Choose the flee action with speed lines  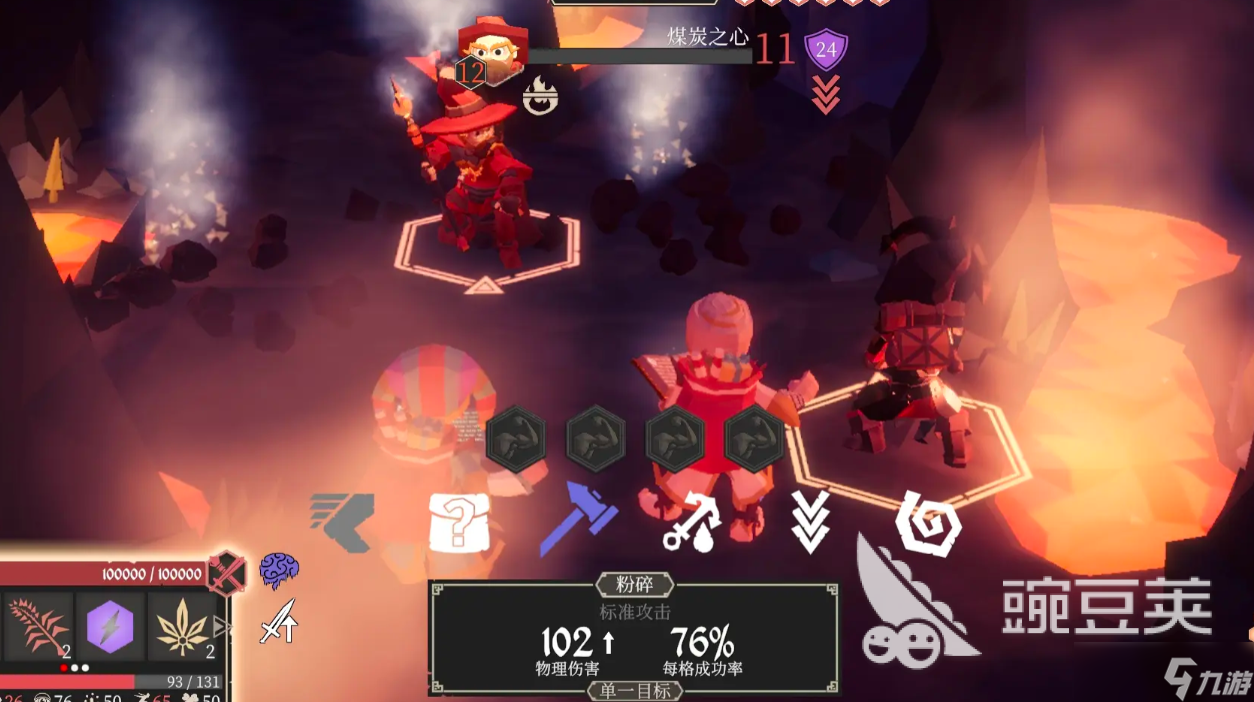342,521
